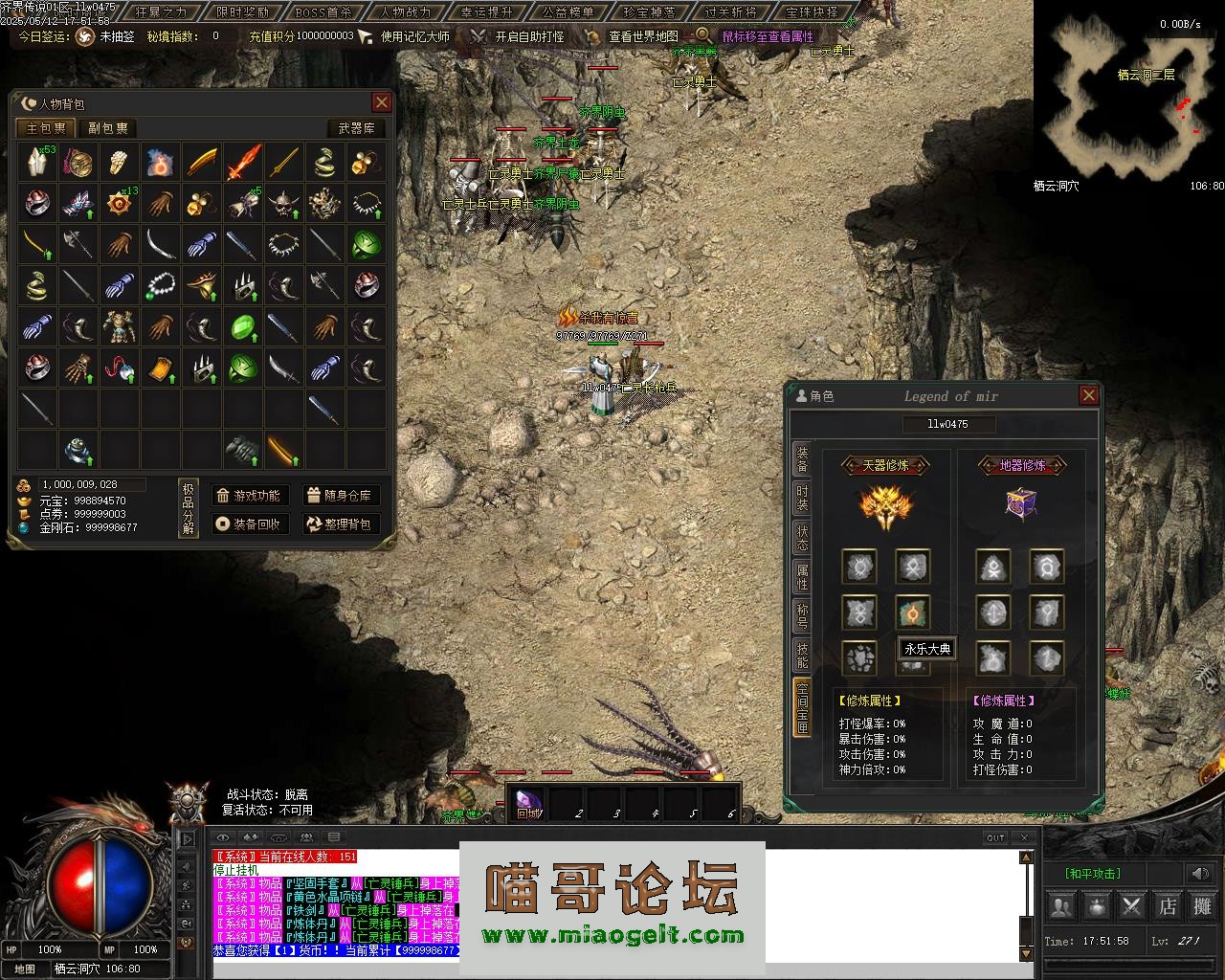Open the BOSS首杀 top menu

(324, 12)
